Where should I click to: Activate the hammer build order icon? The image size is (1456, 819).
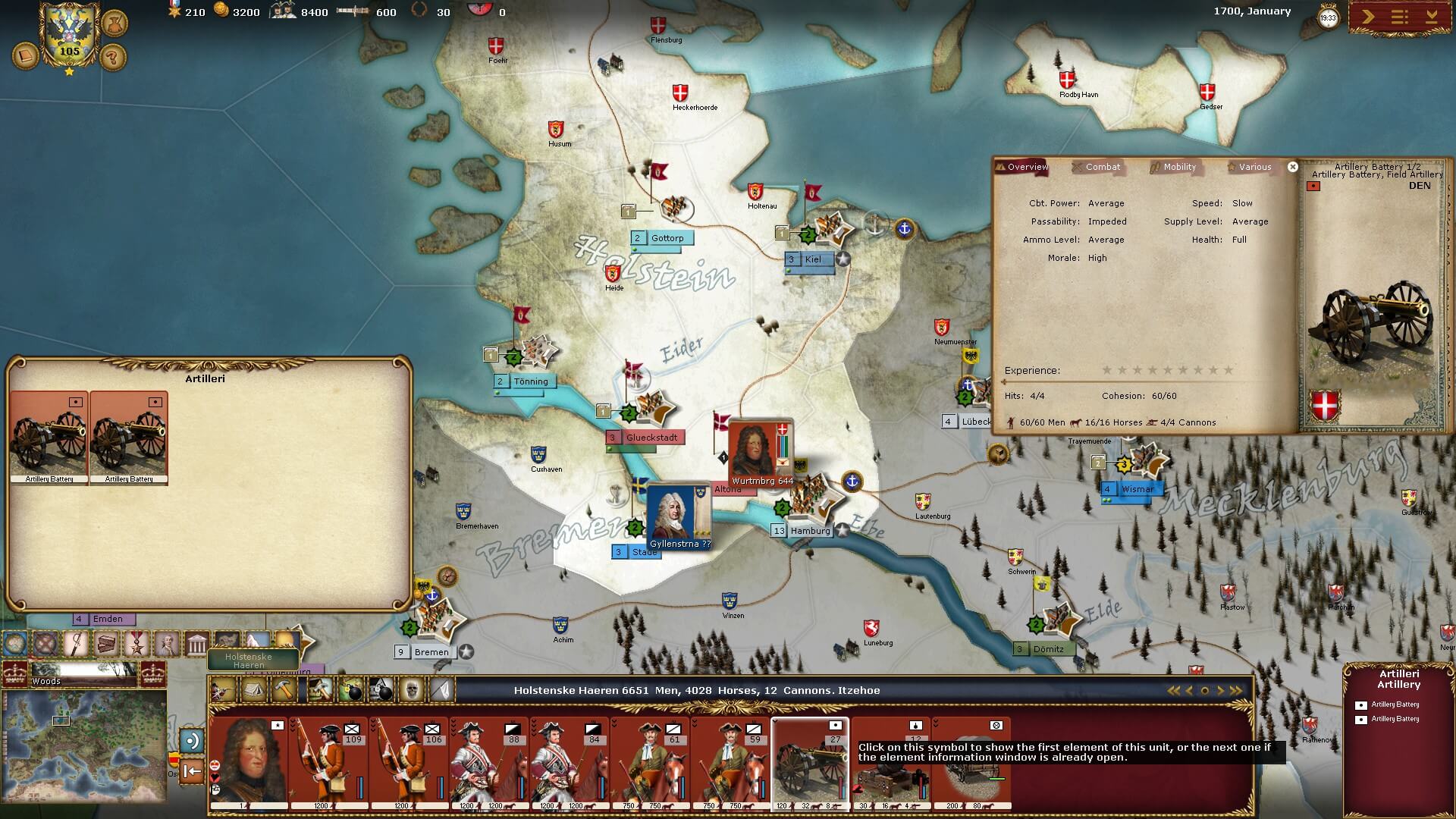pyautogui.click(x=284, y=690)
